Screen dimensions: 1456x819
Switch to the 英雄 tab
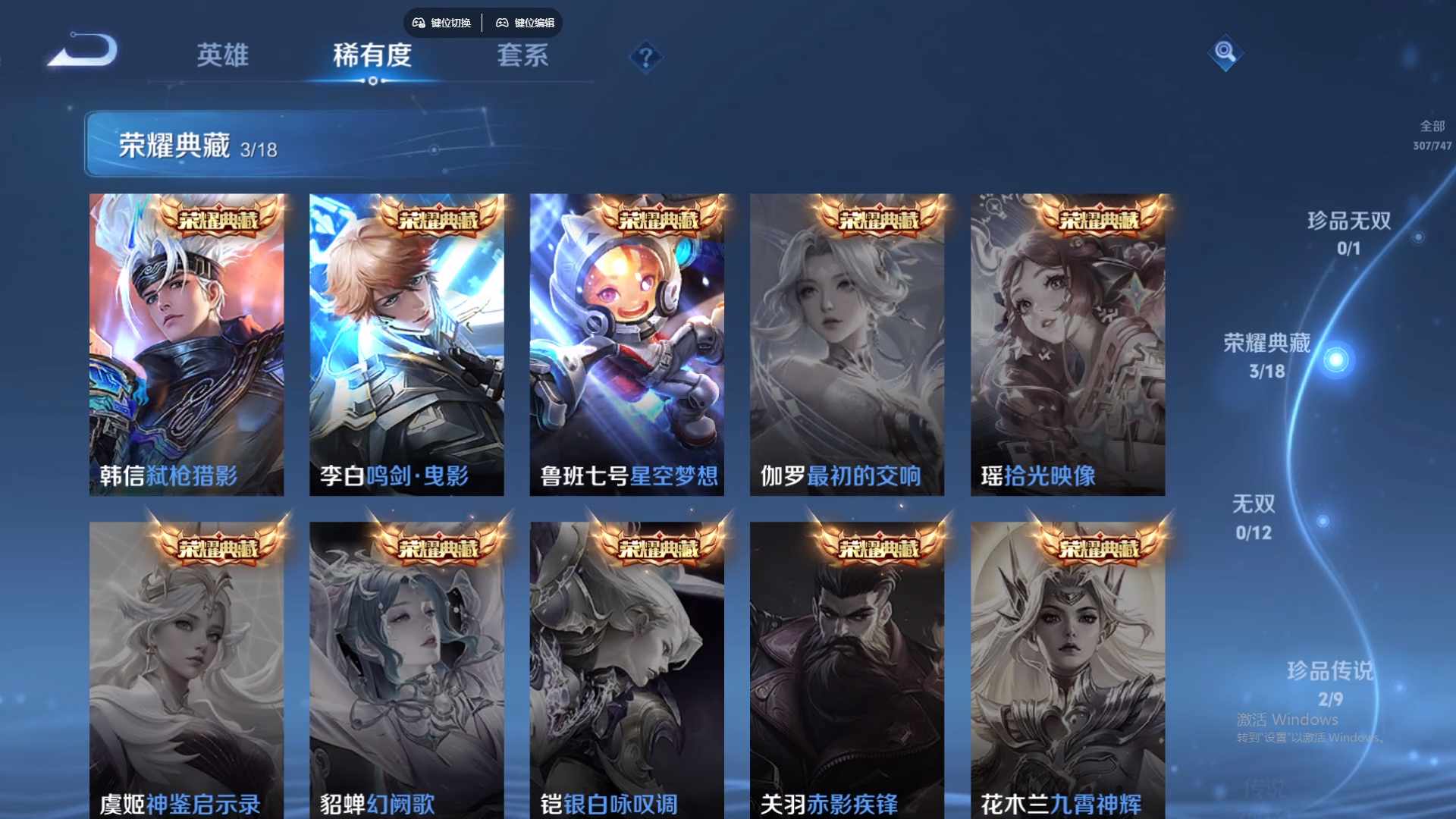point(224,55)
